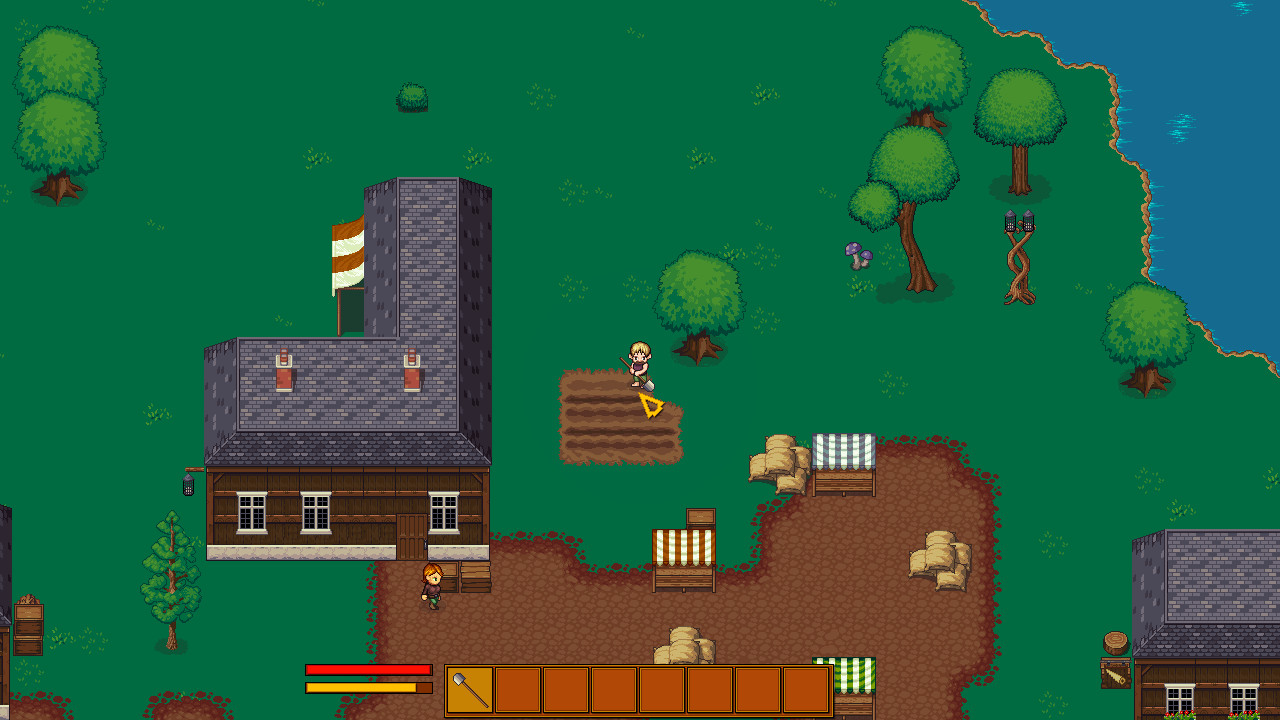Viewport: 1280px width, 720px height.
Task: Click the red health bar
Action: (x=370, y=670)
